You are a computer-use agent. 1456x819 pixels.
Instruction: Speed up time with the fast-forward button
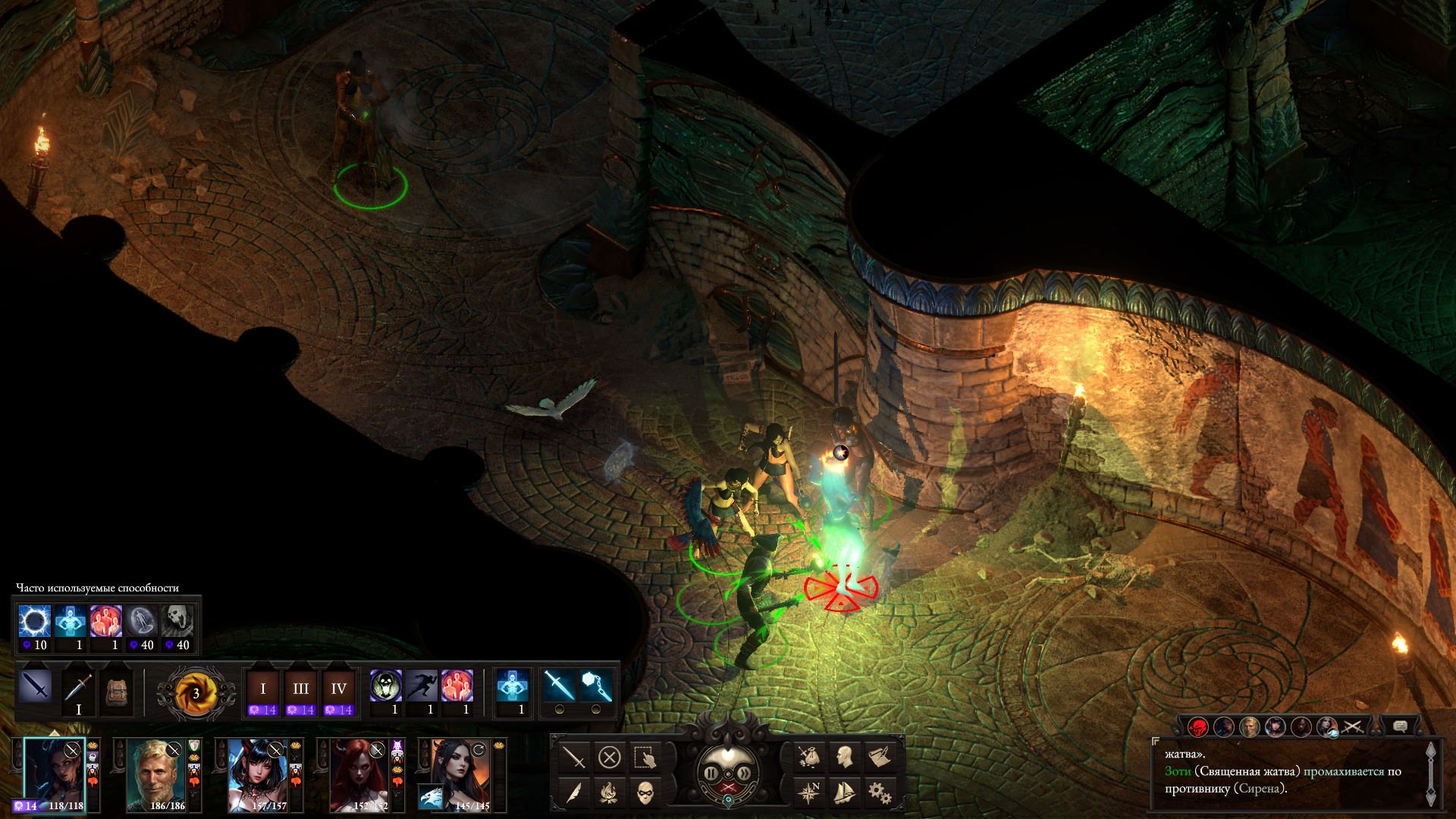745,773
